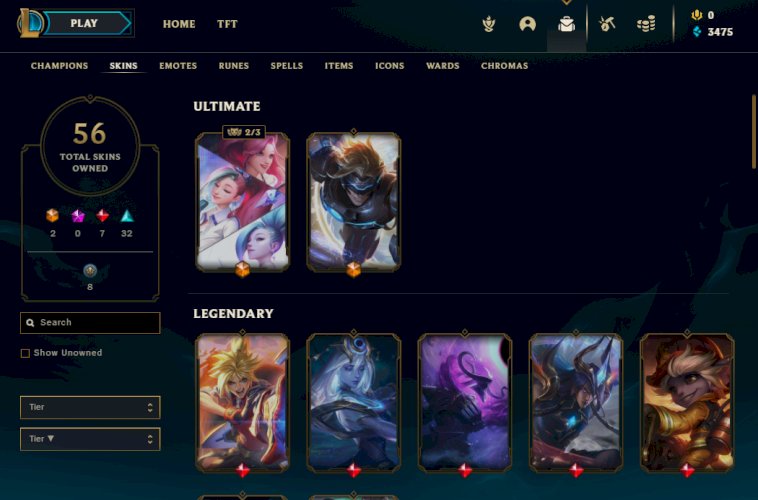Image resolution: width=758 pixels, height=500 pixels.
Task: Click the skin Search field
Action: [95, 323]
